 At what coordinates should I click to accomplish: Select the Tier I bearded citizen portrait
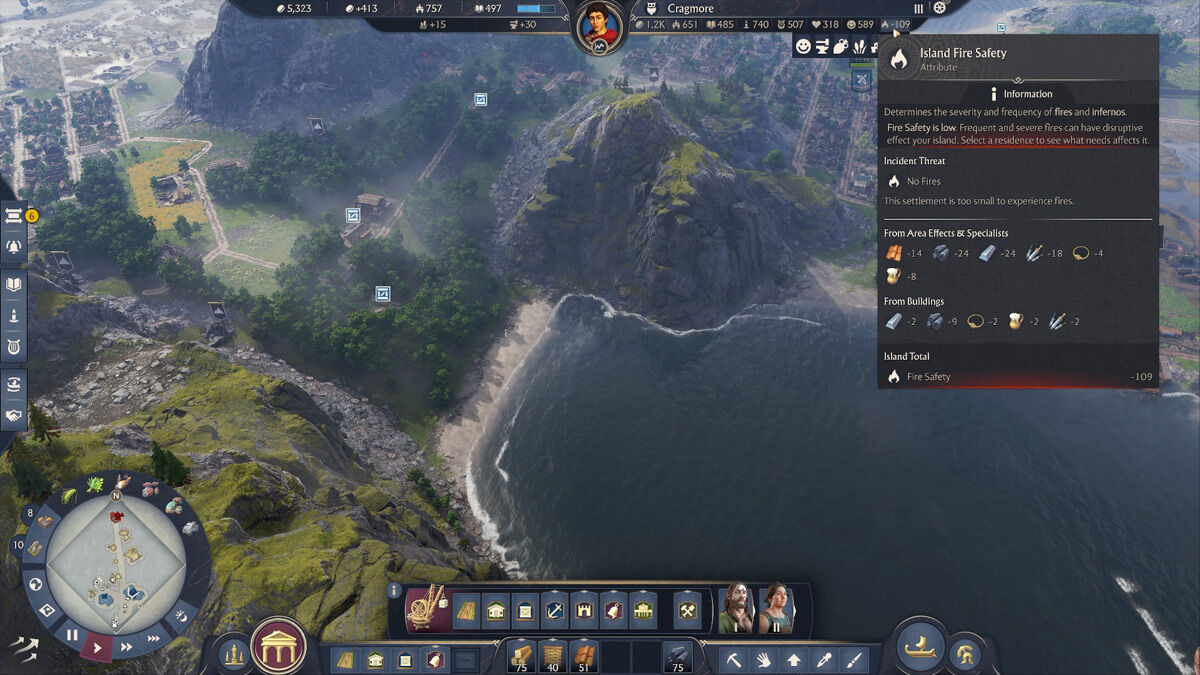click(736, 607)
